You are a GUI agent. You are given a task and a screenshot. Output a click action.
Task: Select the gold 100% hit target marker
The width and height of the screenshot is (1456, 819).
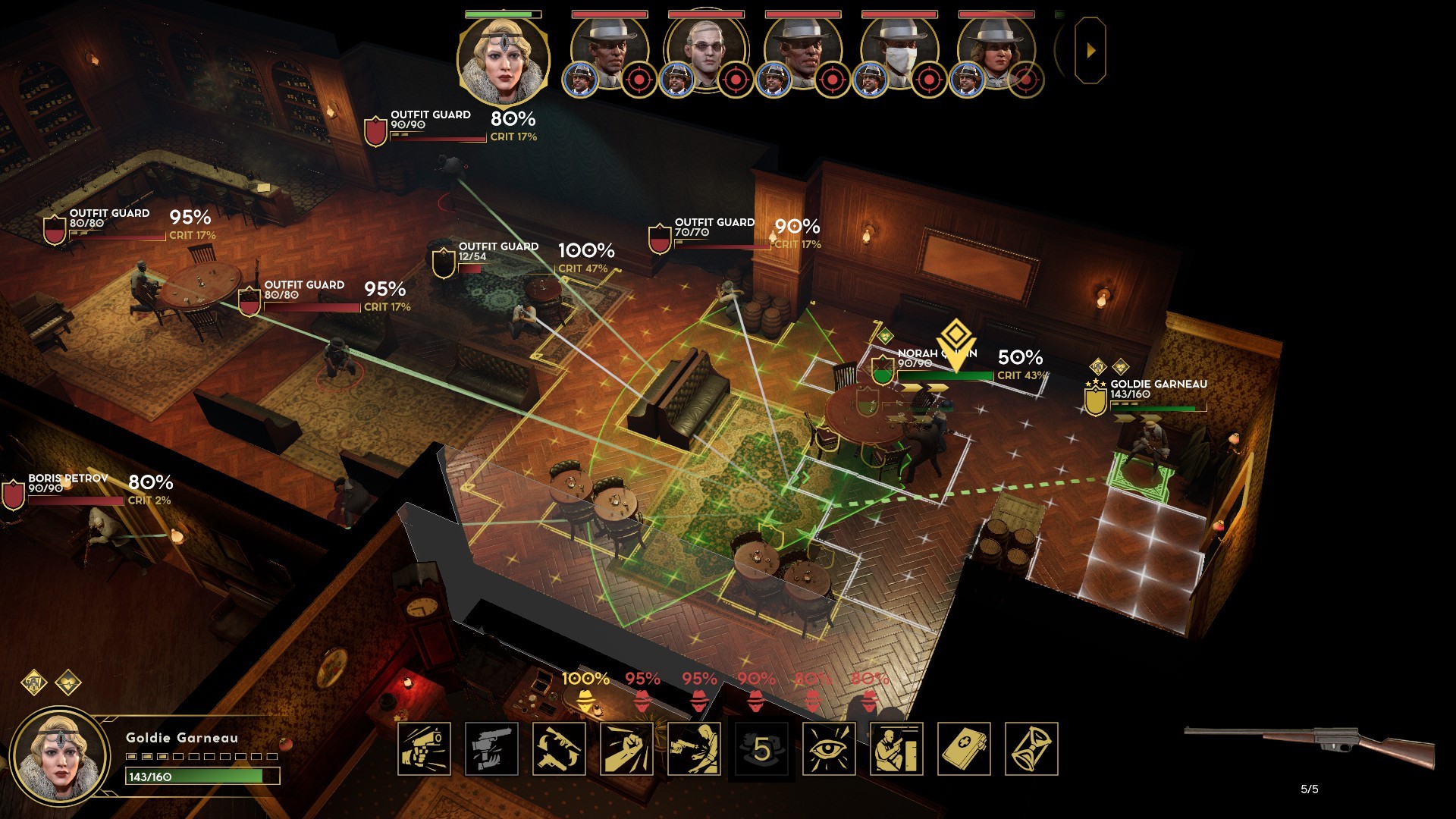585,692
